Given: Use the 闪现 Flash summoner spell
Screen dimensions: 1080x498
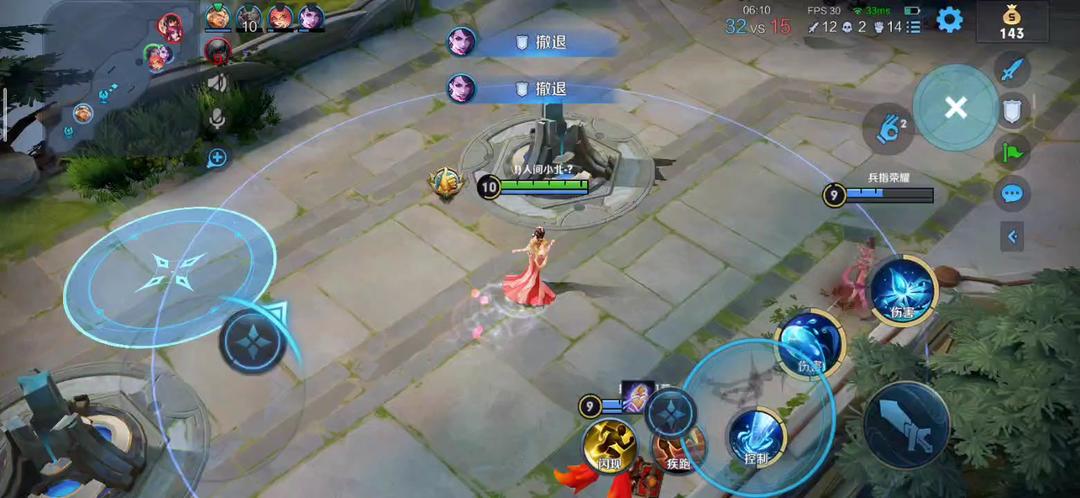Looking at the screenshot, I should coord(610,445).
